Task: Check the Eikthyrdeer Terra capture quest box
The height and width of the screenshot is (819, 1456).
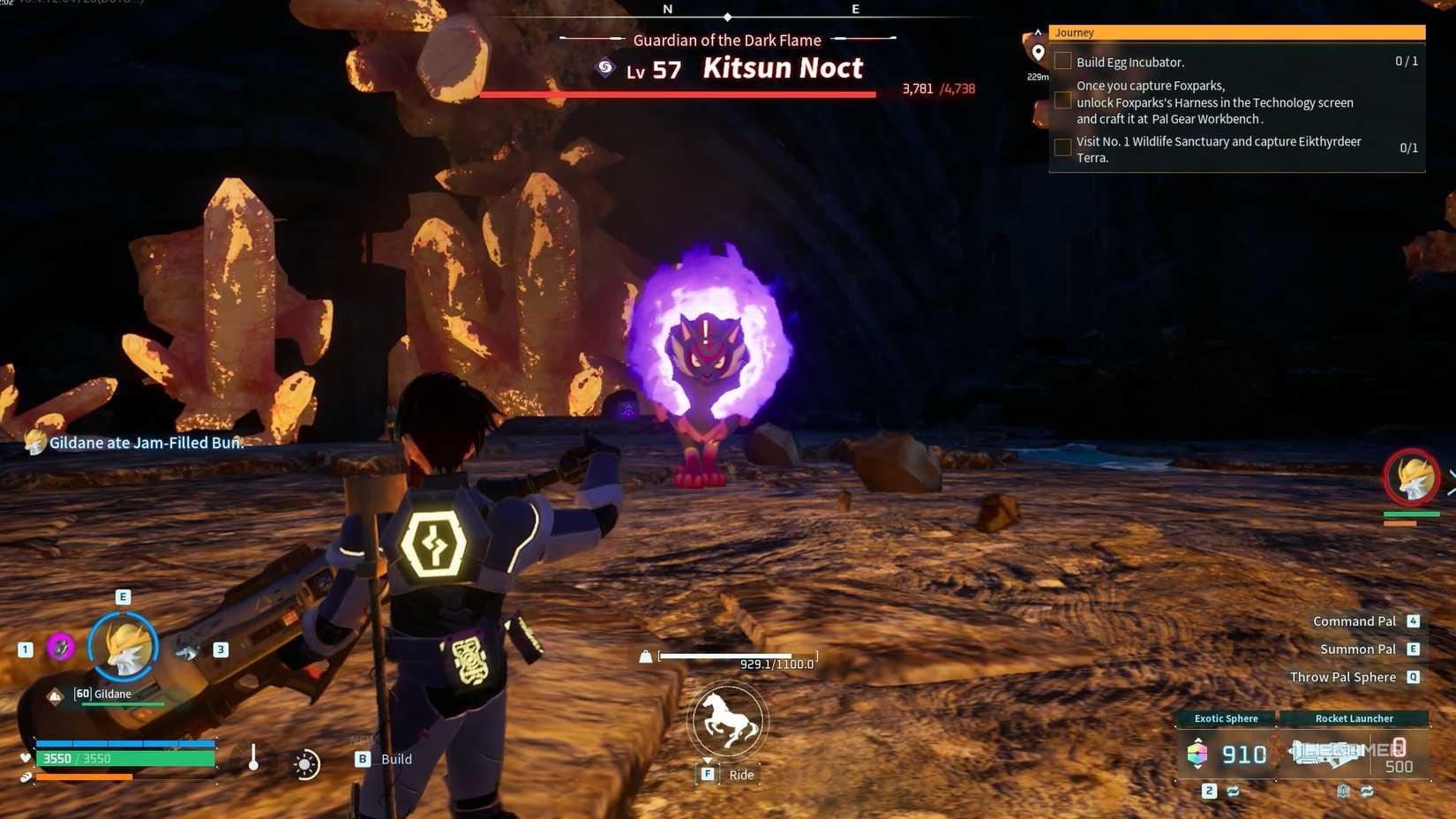Action: point(1062,147)
